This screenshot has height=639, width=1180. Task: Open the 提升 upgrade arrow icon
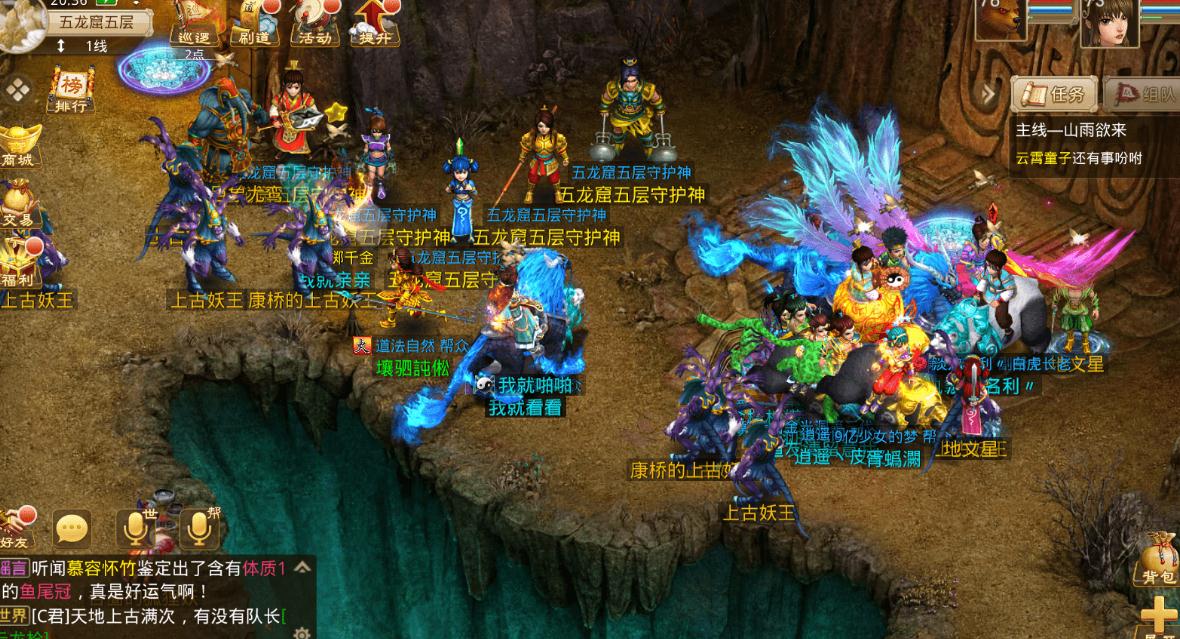375,24
